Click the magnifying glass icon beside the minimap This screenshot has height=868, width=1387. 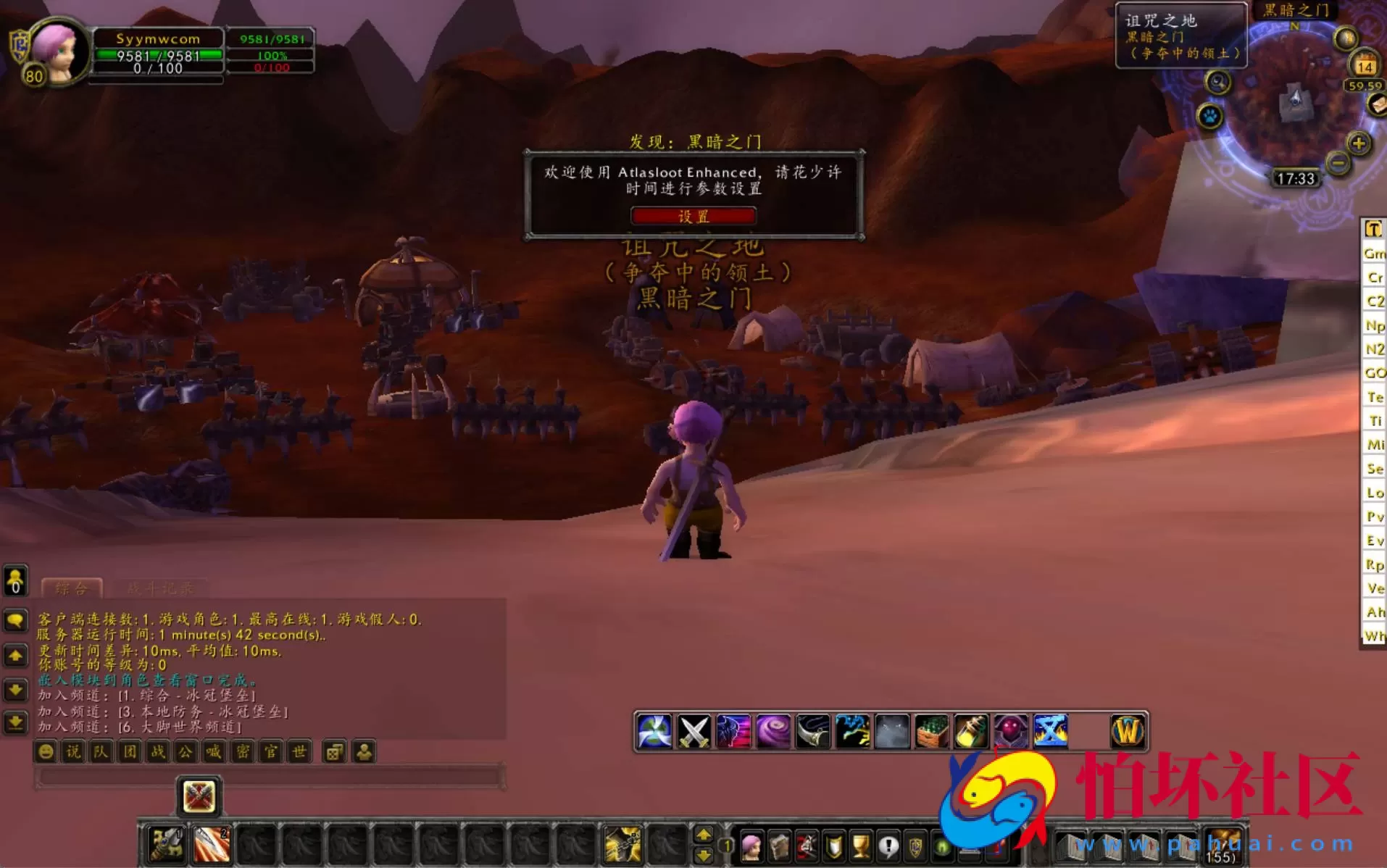(1218, 83)
